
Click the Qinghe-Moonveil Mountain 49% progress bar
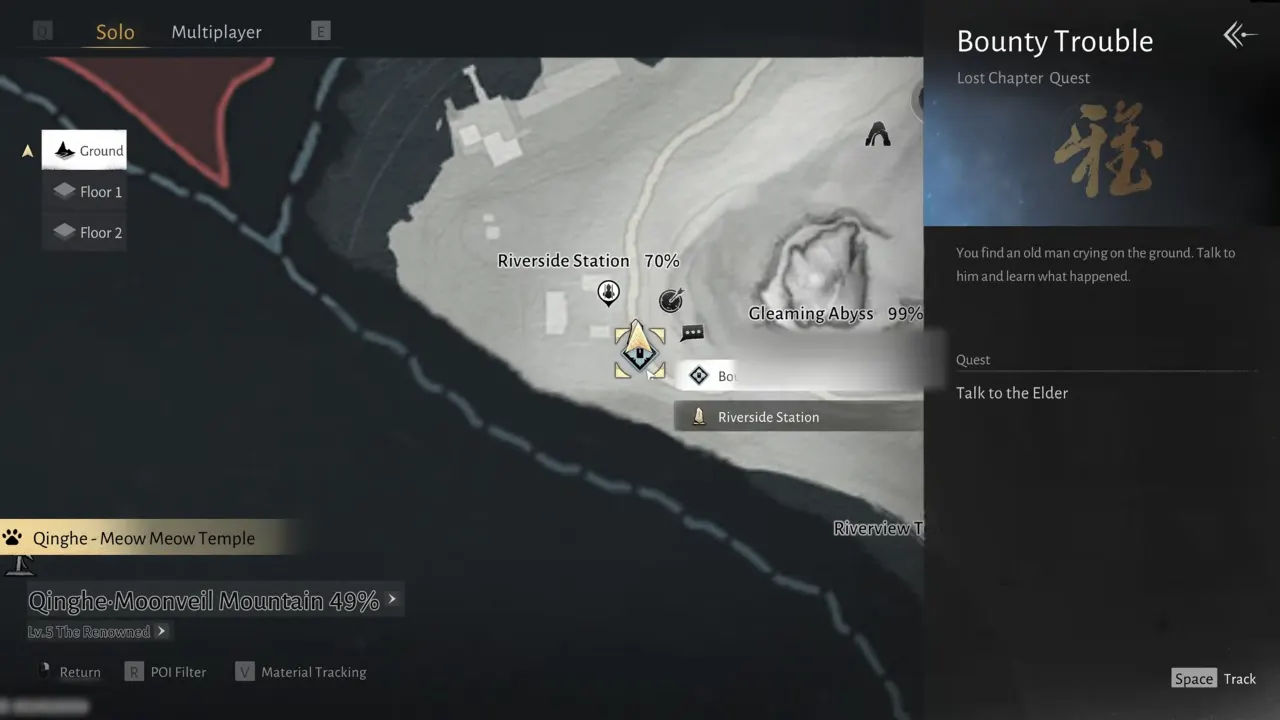point(200,600)
